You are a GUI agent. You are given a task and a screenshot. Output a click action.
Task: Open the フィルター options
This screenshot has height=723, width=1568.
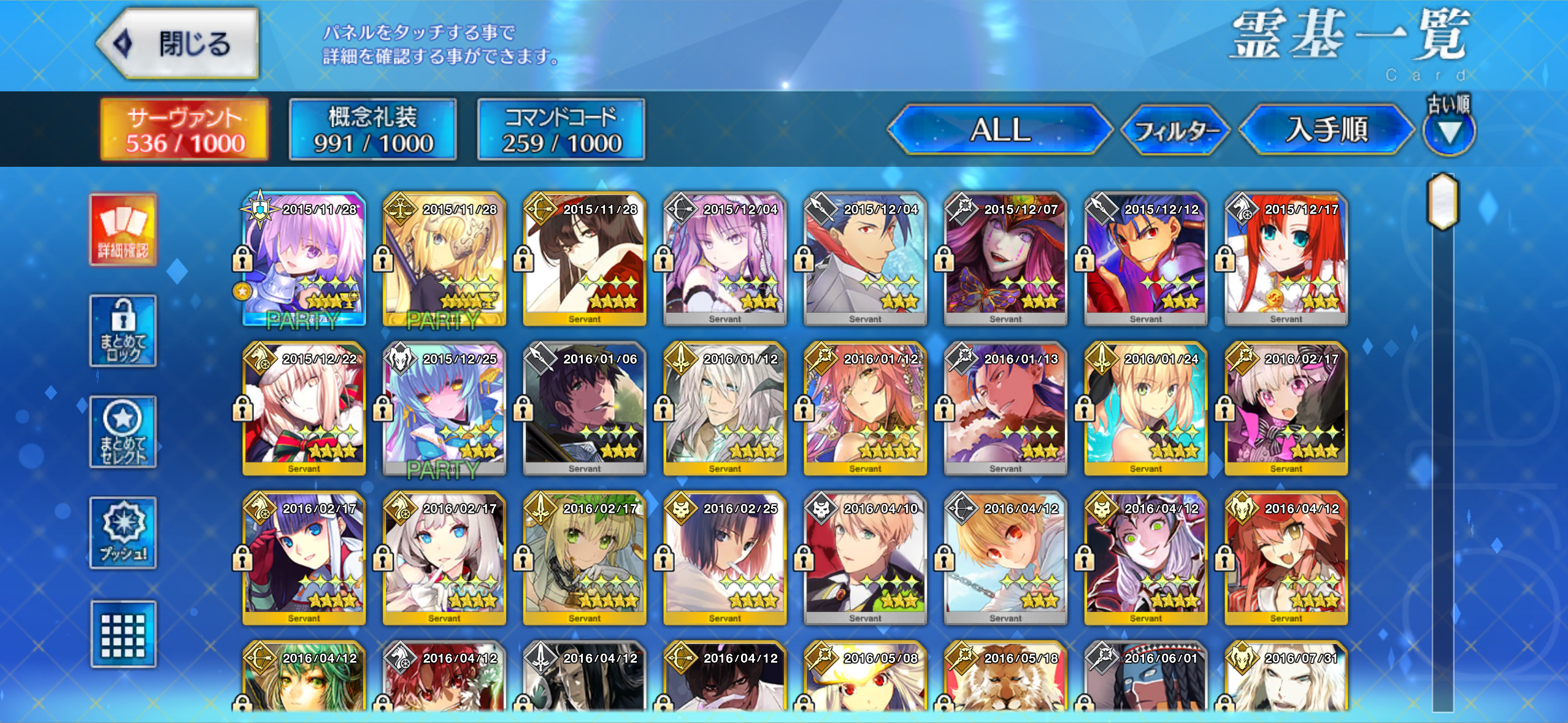1175,130
